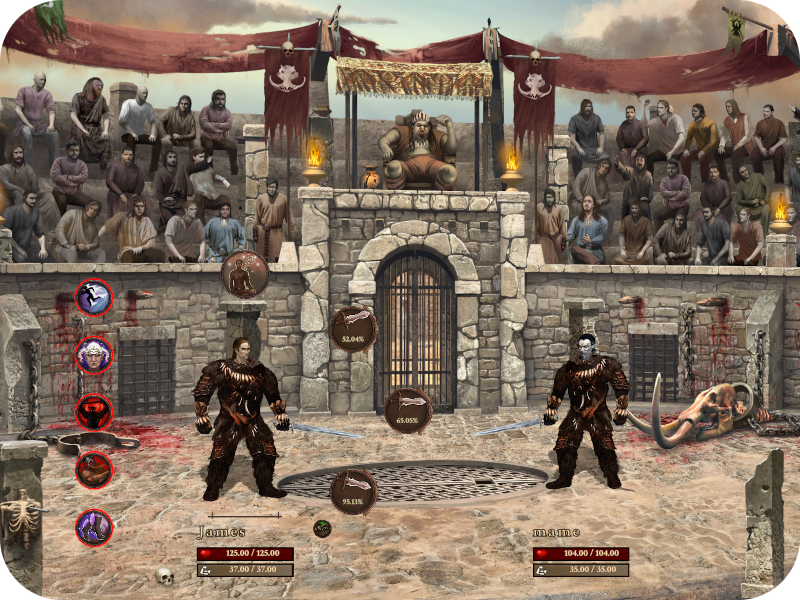This screenshot has height=600, width=800.
Task: Activate the purple boots skill icon
Action: tap(94, 527)
